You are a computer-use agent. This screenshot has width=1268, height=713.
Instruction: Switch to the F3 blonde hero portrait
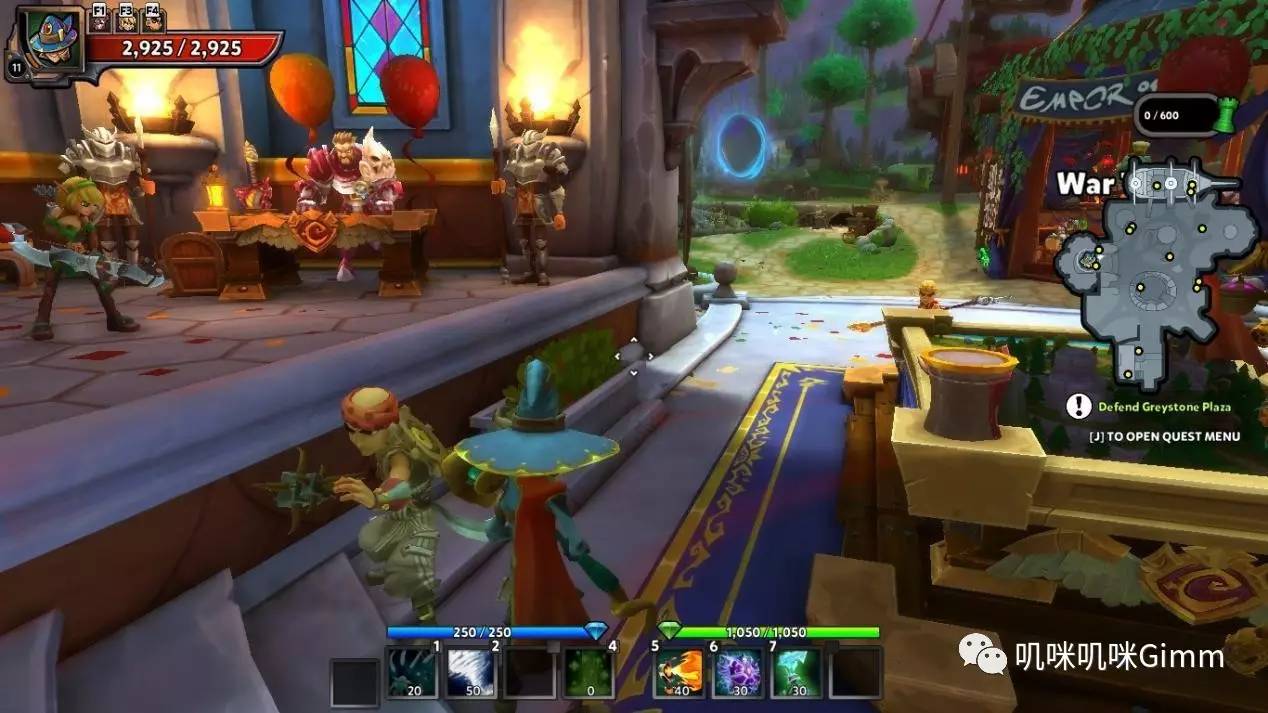[x=127, y=17]
